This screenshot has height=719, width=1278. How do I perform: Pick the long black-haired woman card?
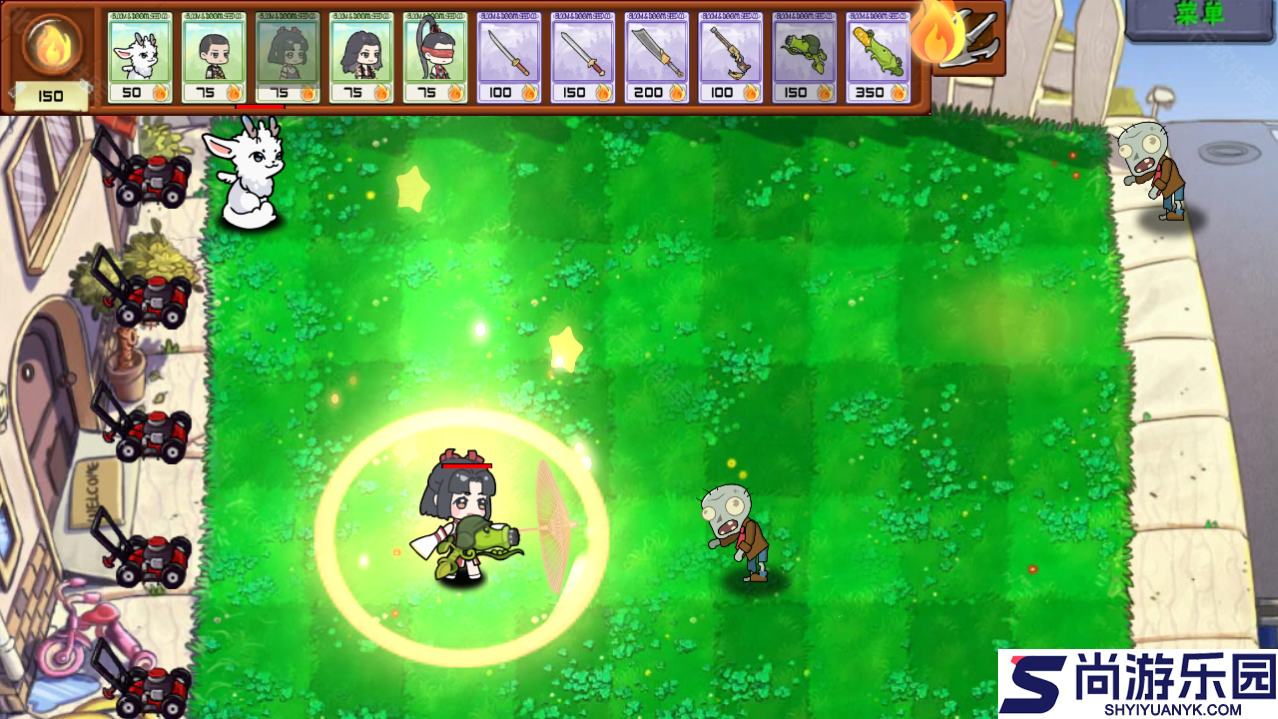point(362,57)
